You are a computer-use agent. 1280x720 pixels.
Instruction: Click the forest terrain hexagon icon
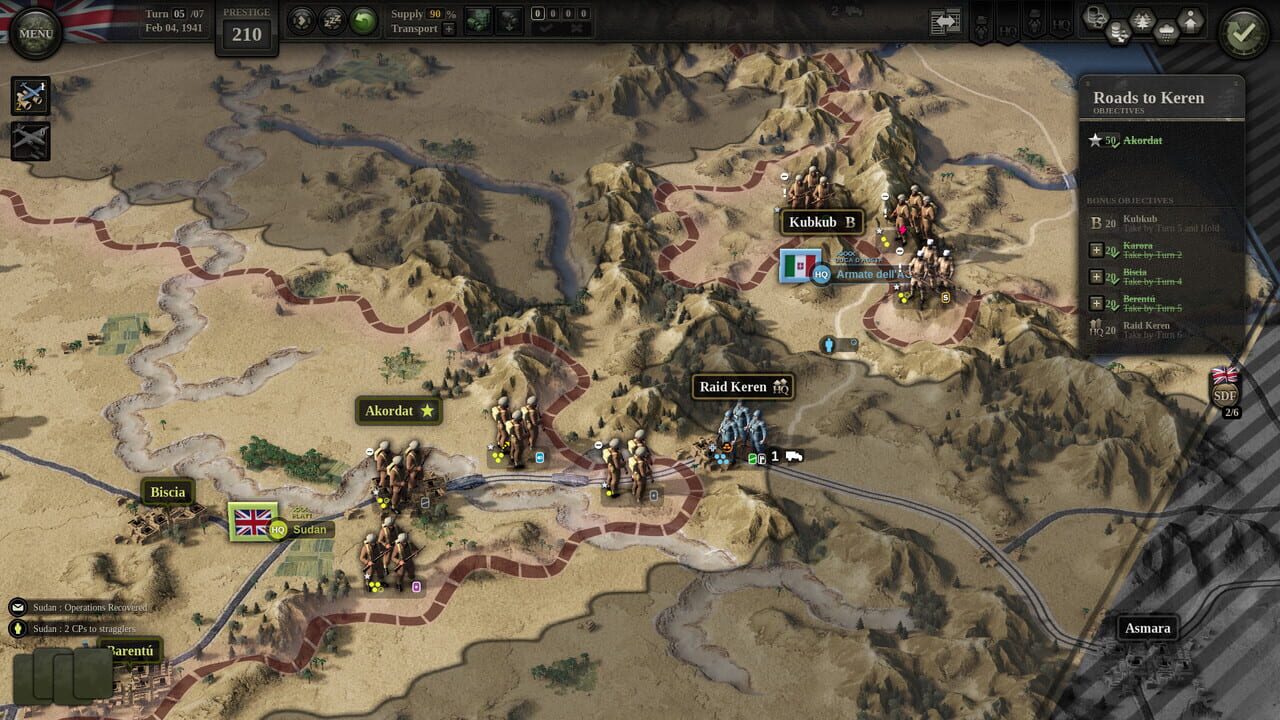pos(1142,17)
